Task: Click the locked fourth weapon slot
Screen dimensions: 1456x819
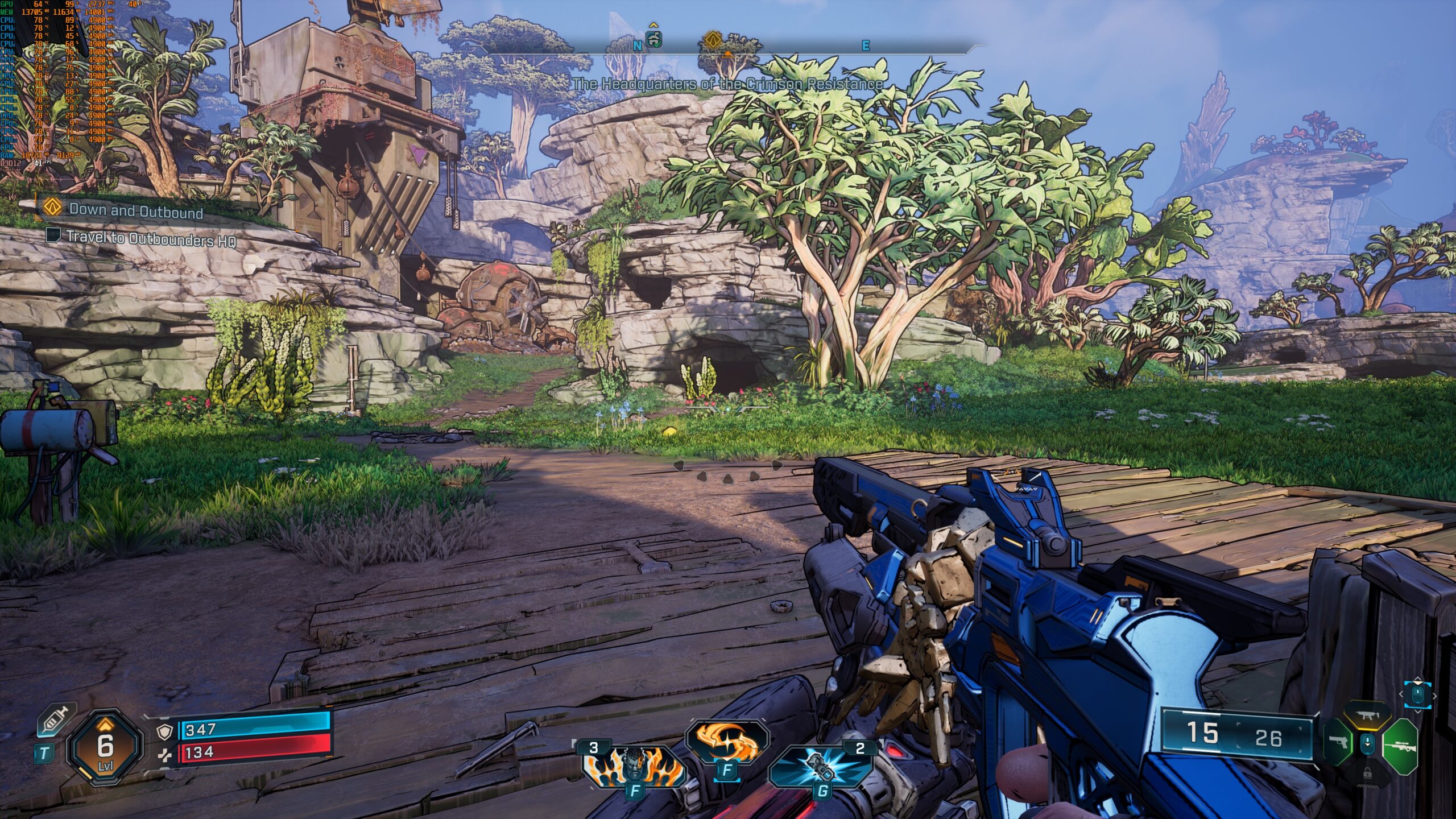Action: 1367,773
